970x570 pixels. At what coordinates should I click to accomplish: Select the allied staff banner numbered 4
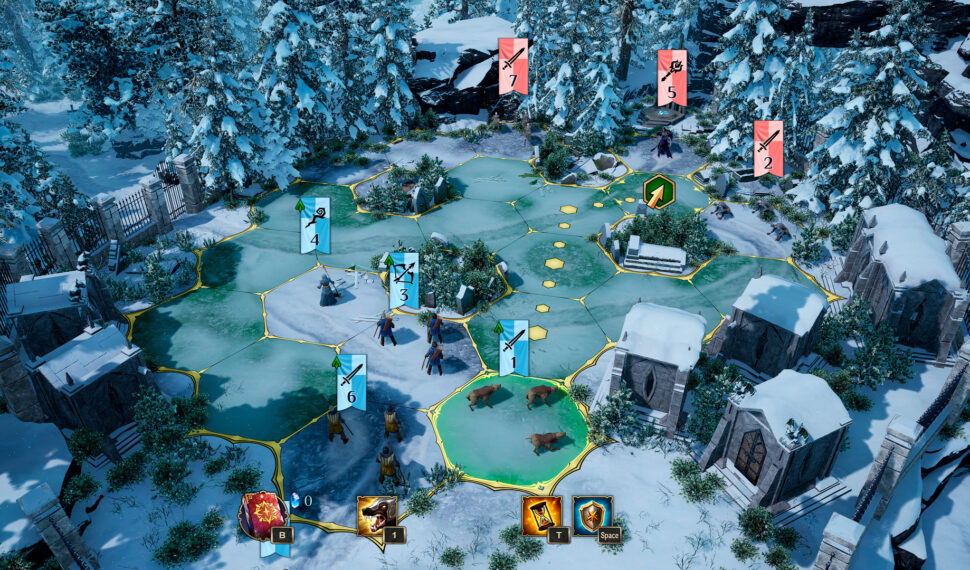click(x=315, y=225)
